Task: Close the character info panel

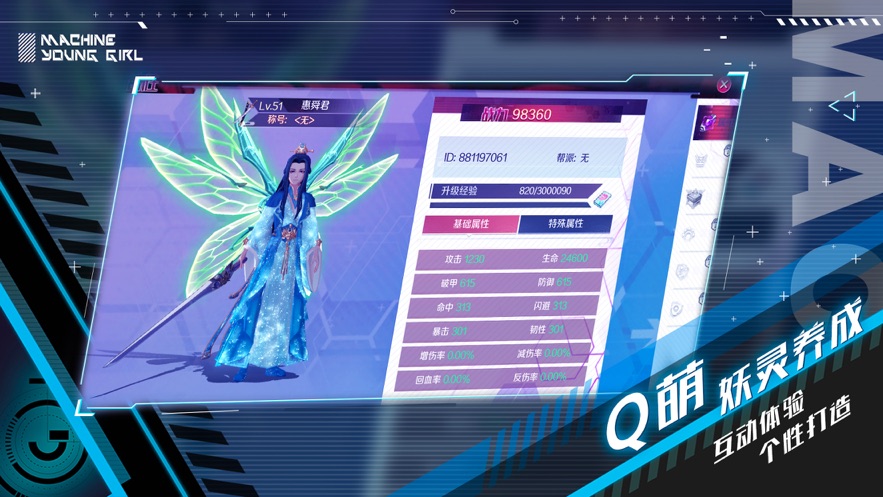Action: [723, 85]
